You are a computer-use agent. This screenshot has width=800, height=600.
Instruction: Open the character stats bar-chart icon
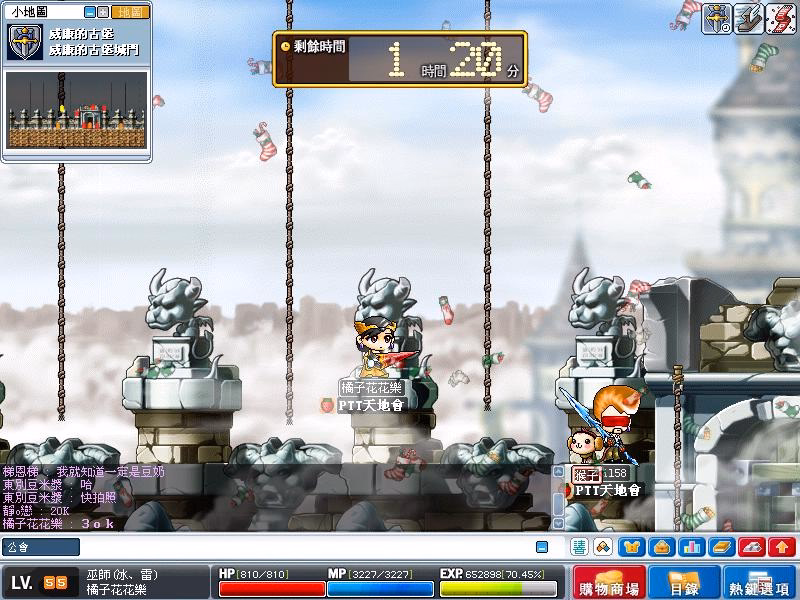[x=690, y=547]
